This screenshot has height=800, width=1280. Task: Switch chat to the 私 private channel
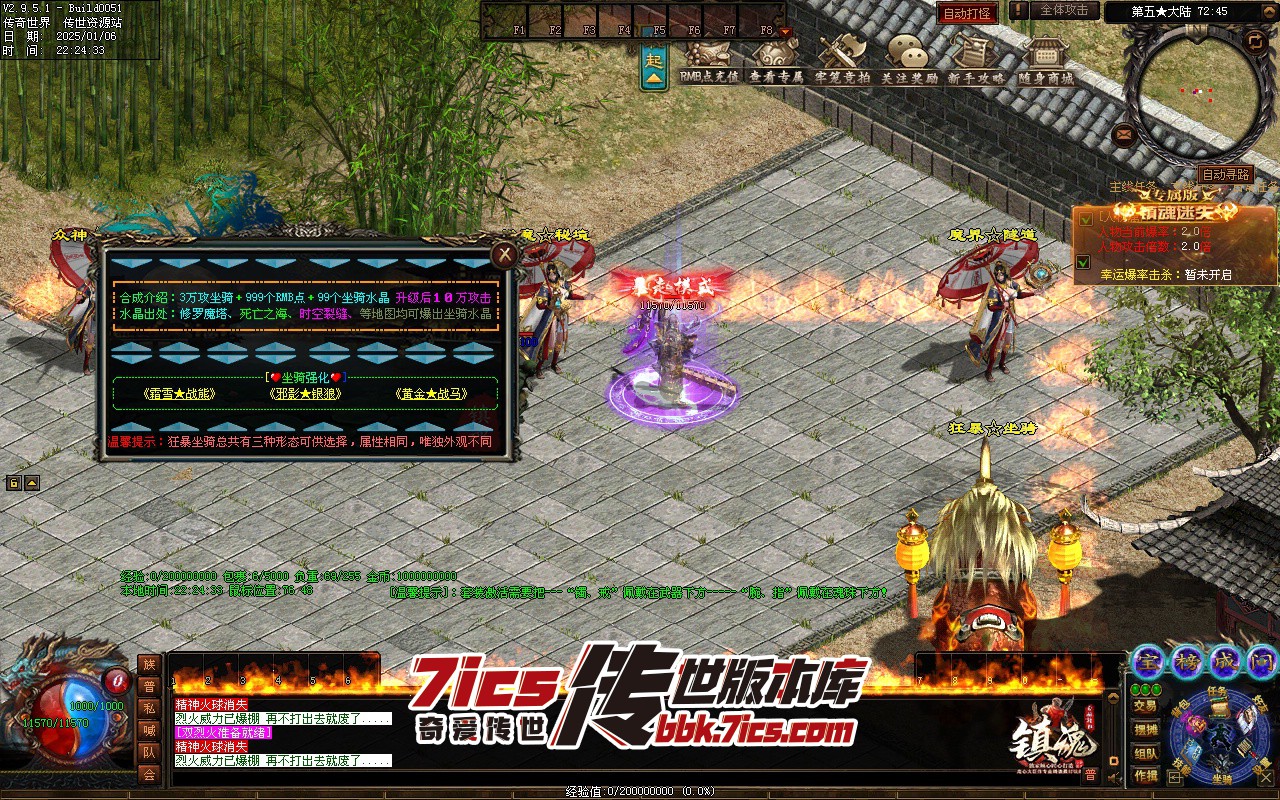tap(149, 707)
